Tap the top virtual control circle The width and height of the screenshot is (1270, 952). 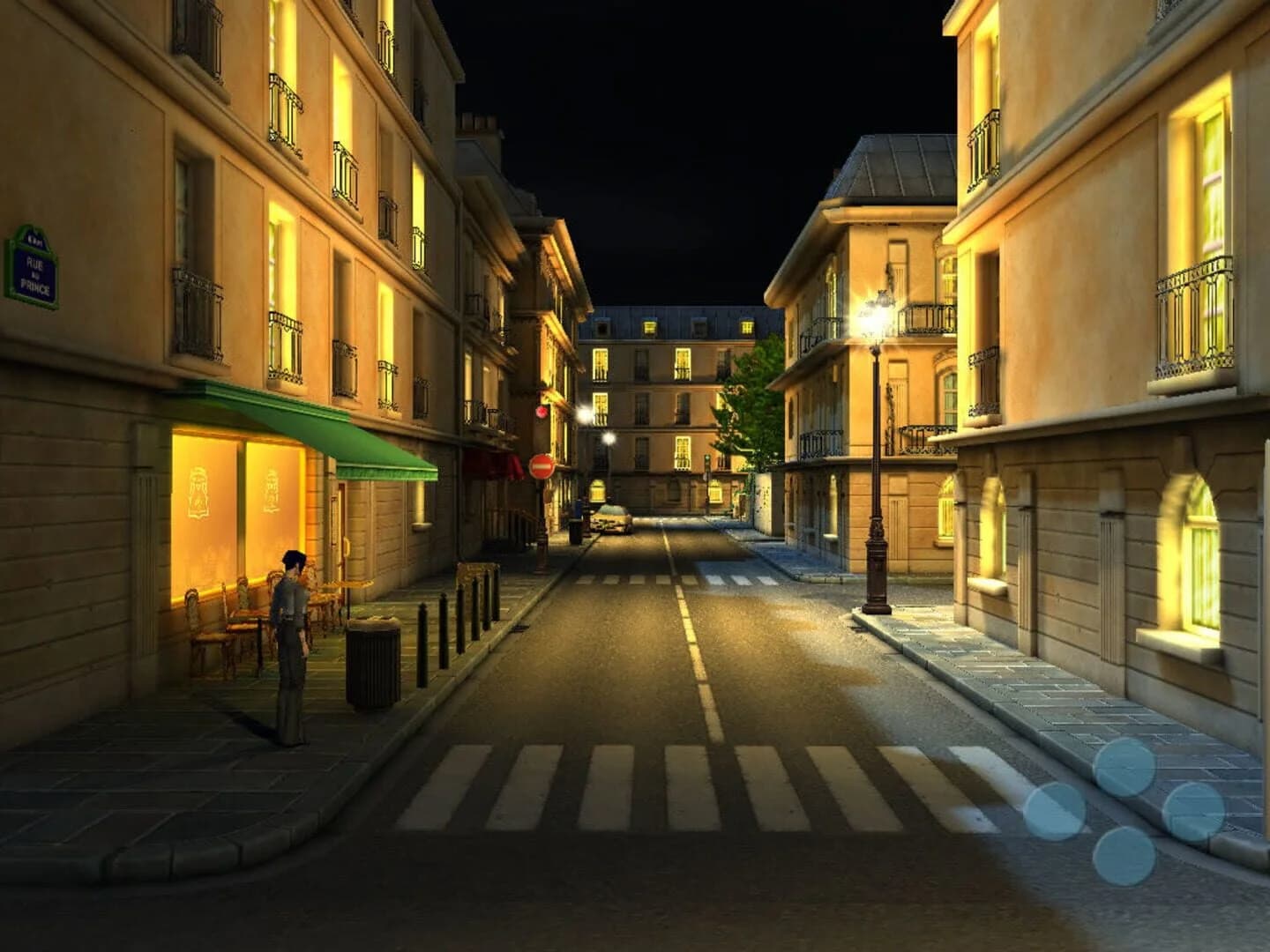[x=1124, y=765]
